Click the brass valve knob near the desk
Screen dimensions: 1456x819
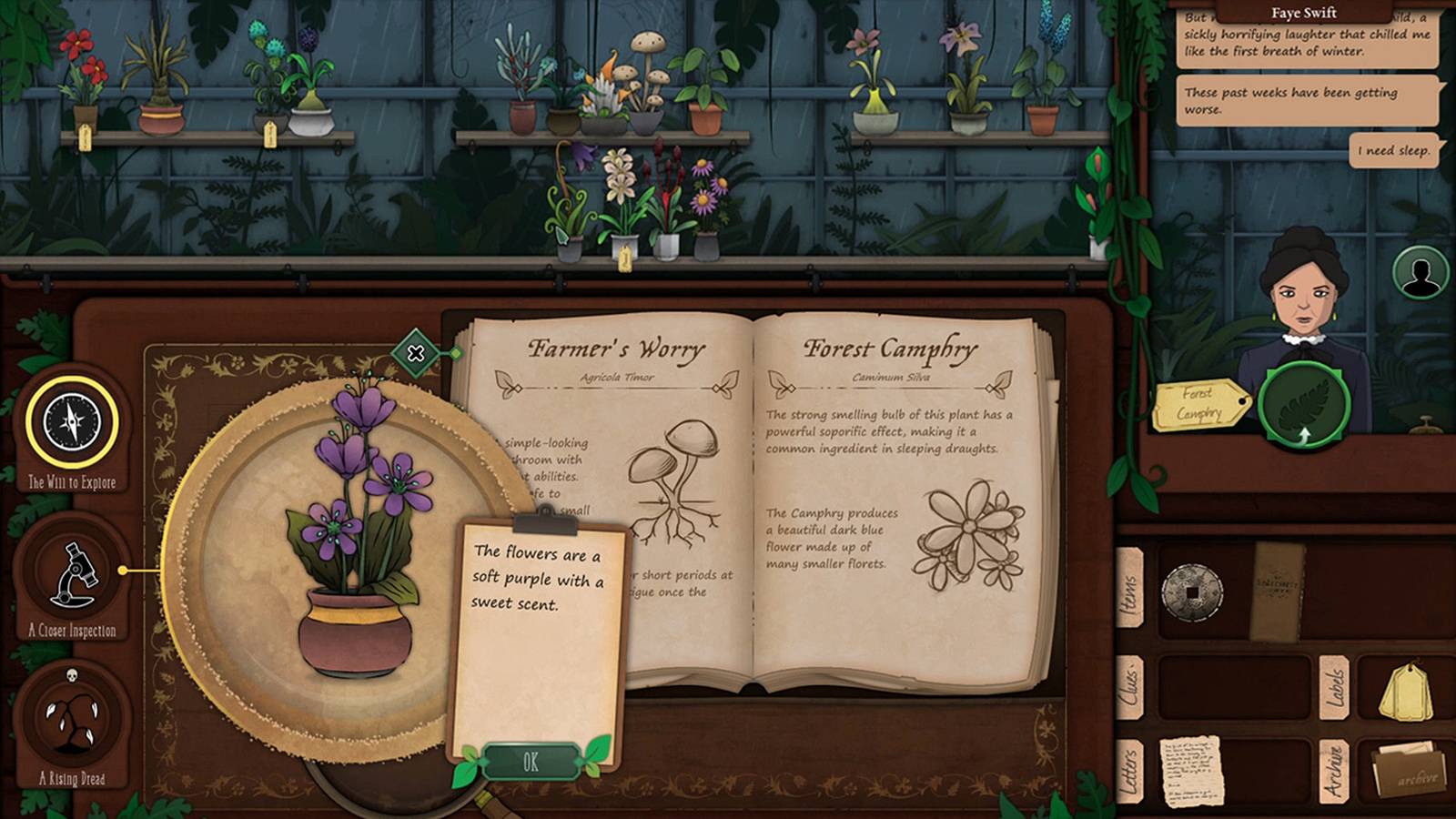click(1426, 425)
